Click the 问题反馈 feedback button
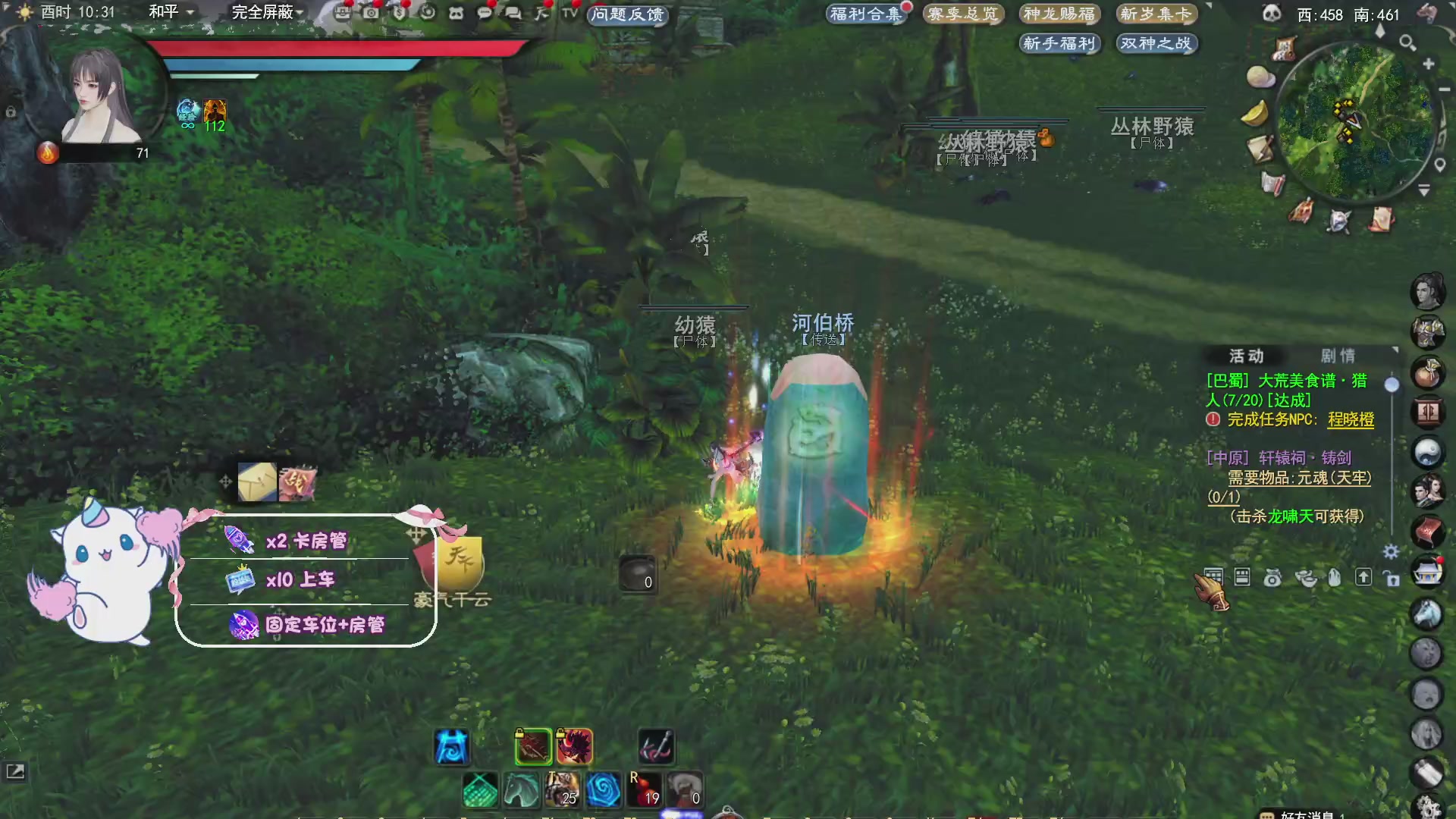The height and width of the screenshot is (819, 1456). (627, 15)
